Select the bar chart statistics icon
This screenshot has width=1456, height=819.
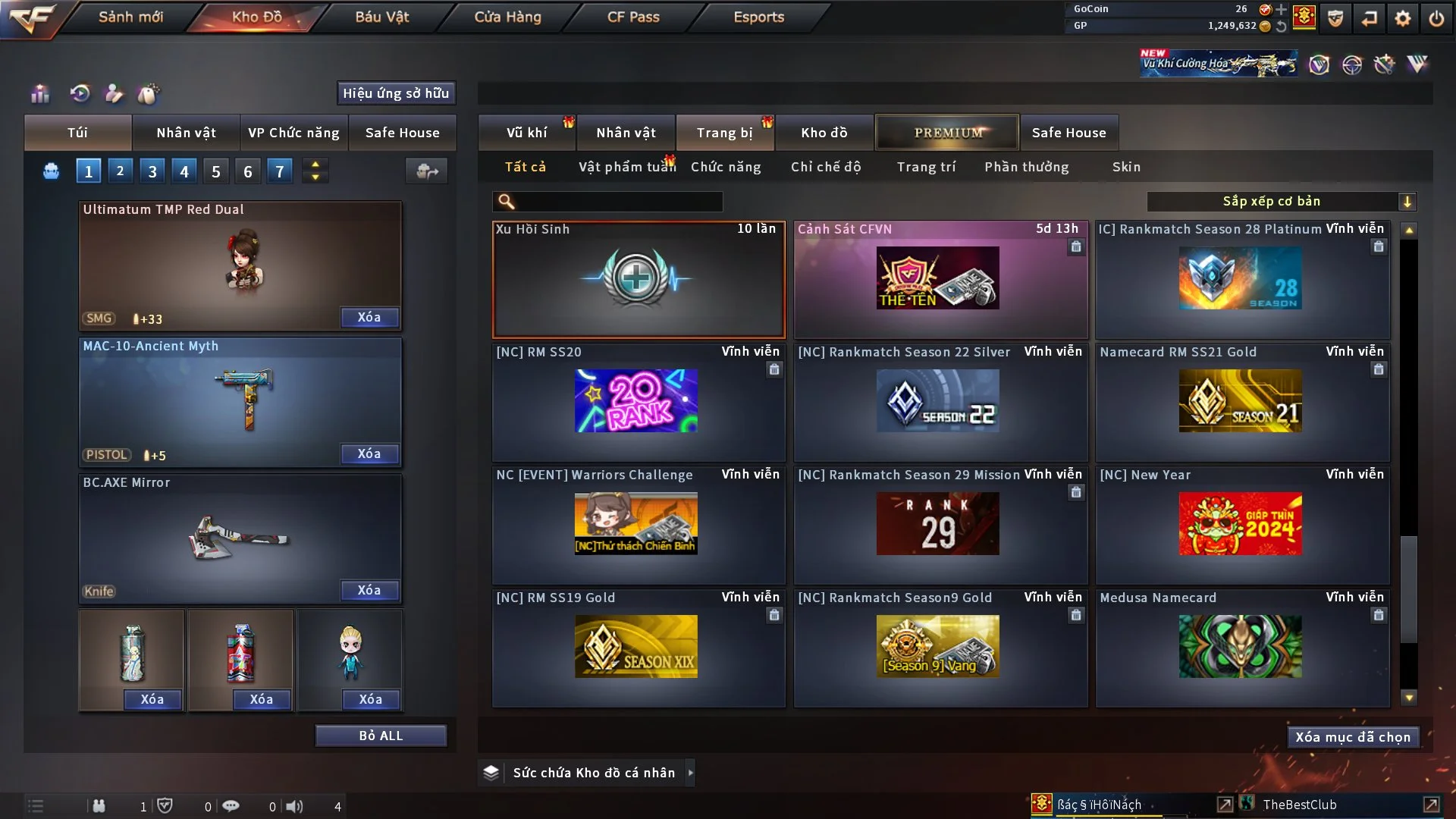click(39, 94)
